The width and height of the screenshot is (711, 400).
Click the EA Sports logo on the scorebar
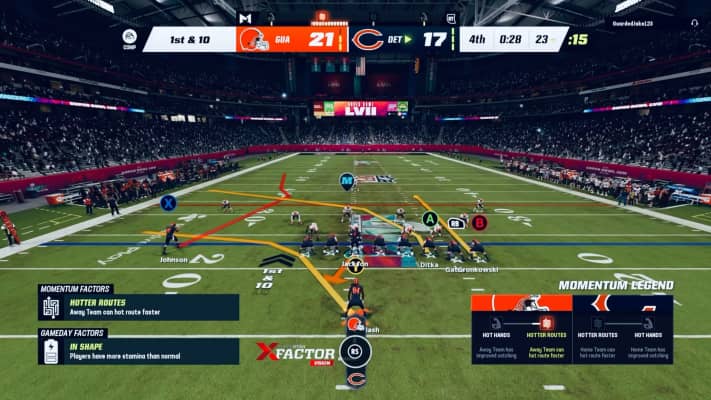129,37
